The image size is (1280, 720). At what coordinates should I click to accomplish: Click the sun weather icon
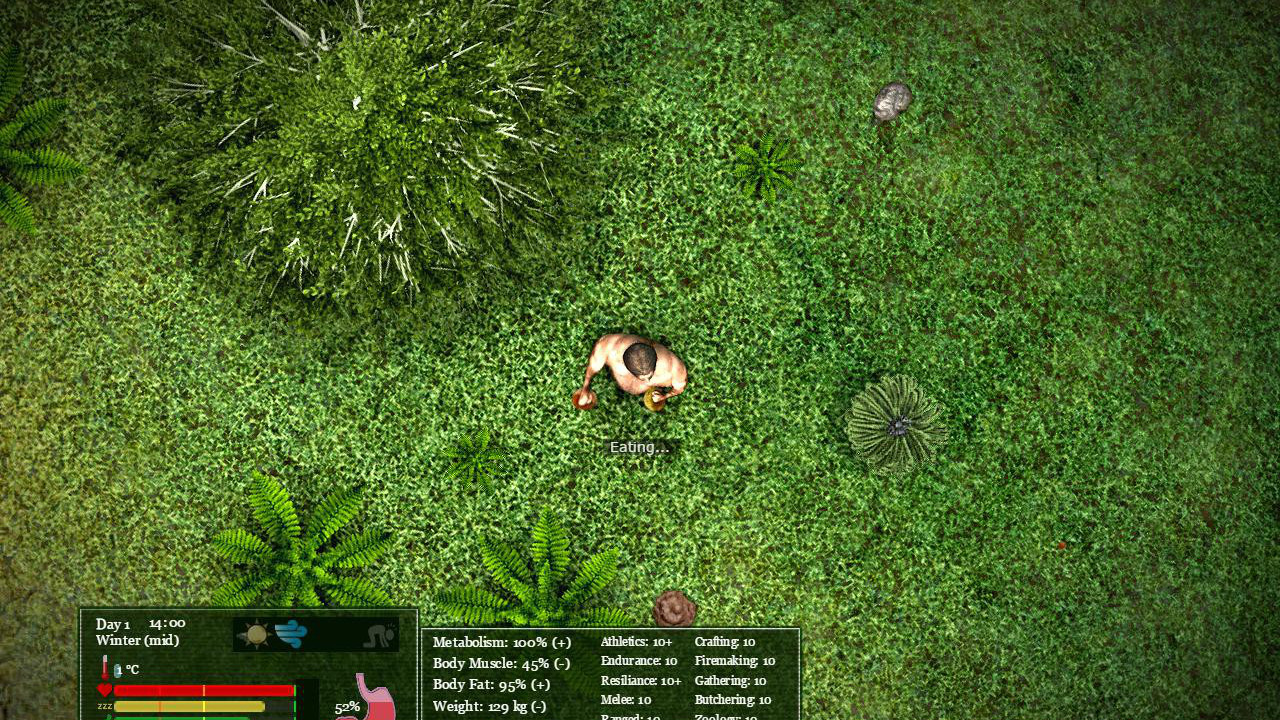(x=257, y=634)
